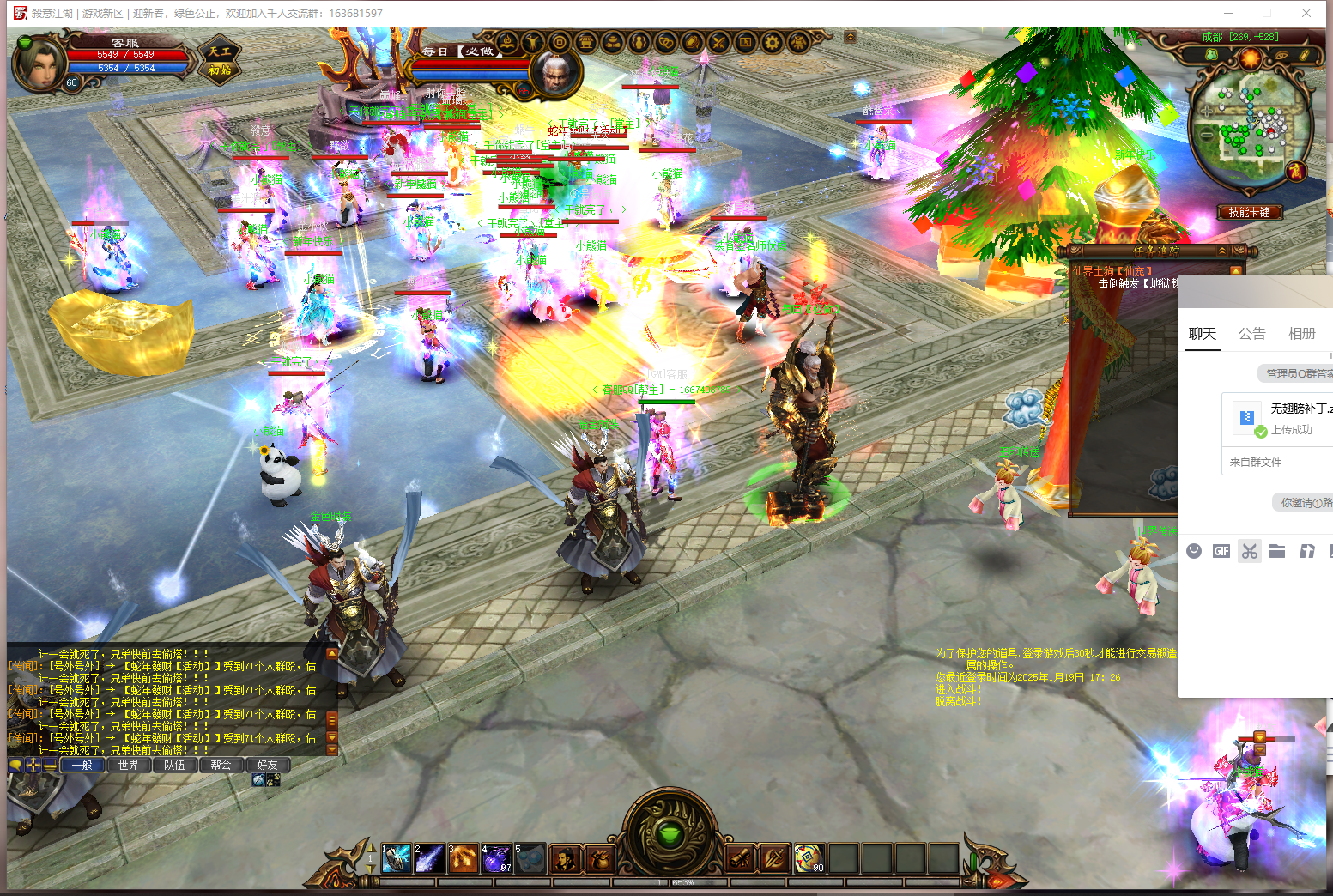Zoom out the minimap with minus
Image resolution: width=1333 pixels, height=896 pixels.
click(x=1207, y=136)
